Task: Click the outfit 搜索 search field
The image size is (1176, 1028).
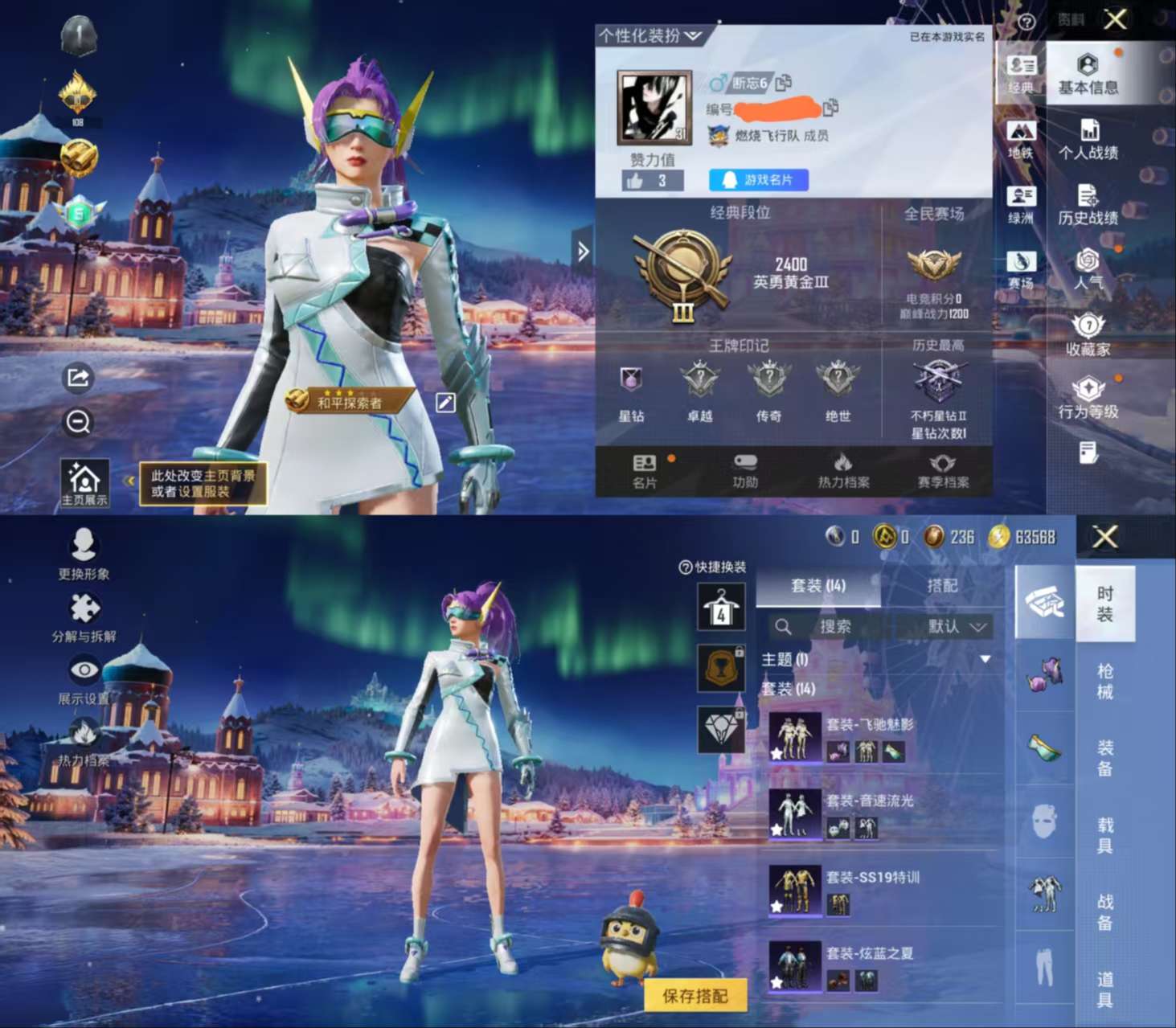Action: pos(834,627)
